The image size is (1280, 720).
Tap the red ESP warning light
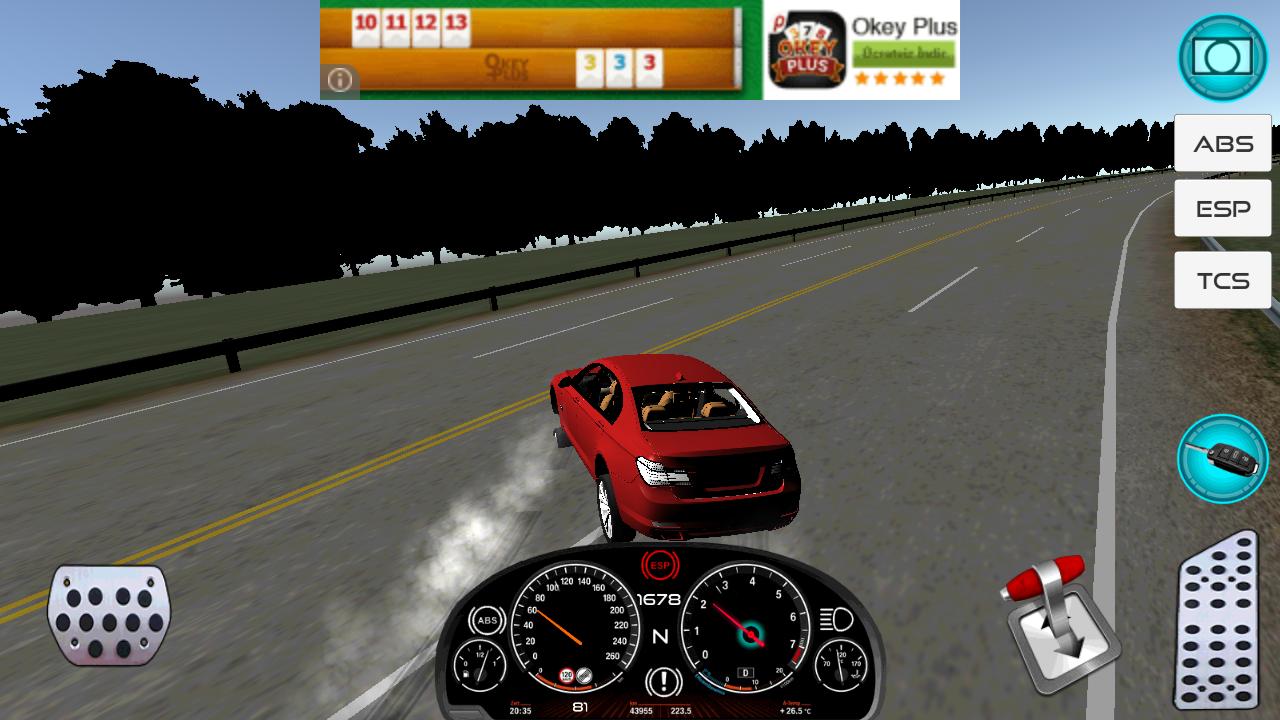point(660,563)
